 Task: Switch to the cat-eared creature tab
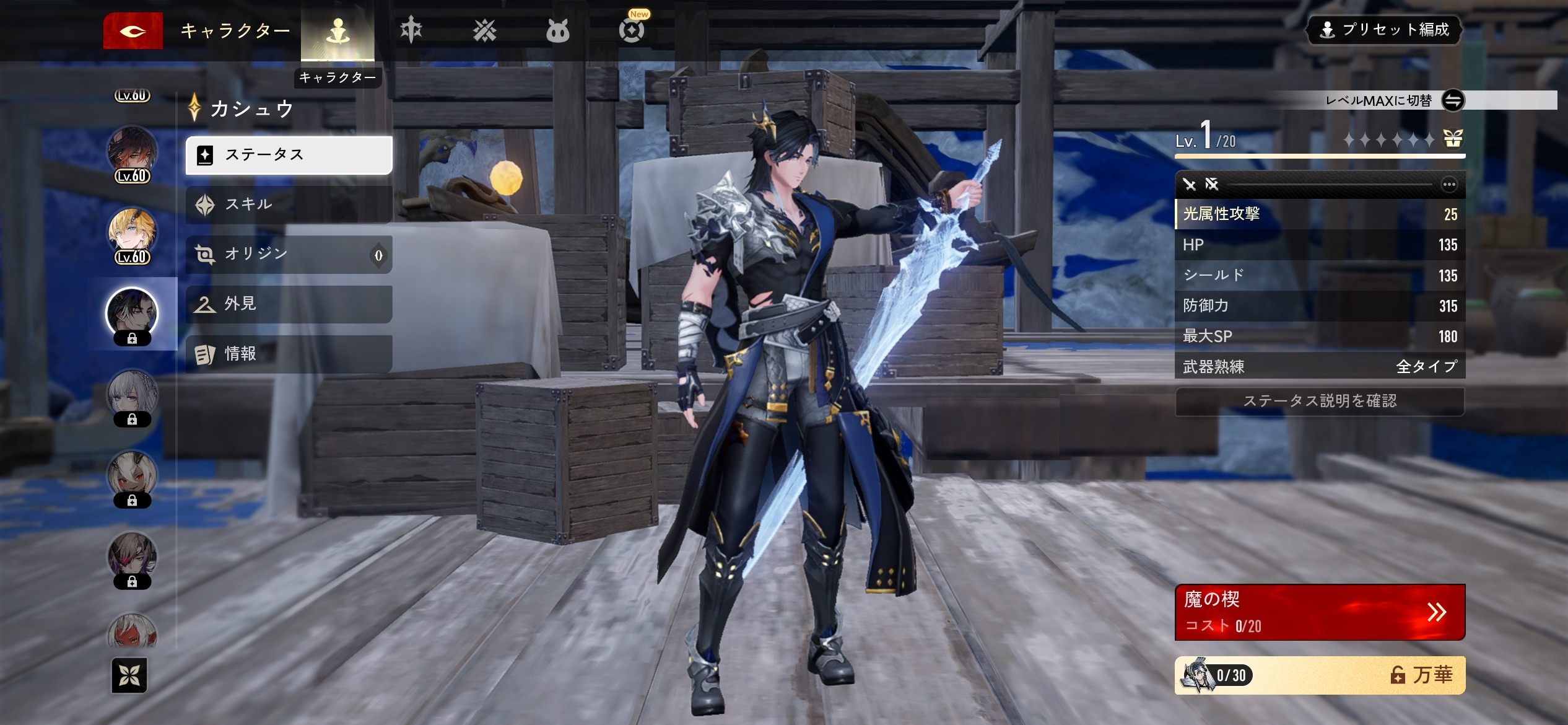557,30
